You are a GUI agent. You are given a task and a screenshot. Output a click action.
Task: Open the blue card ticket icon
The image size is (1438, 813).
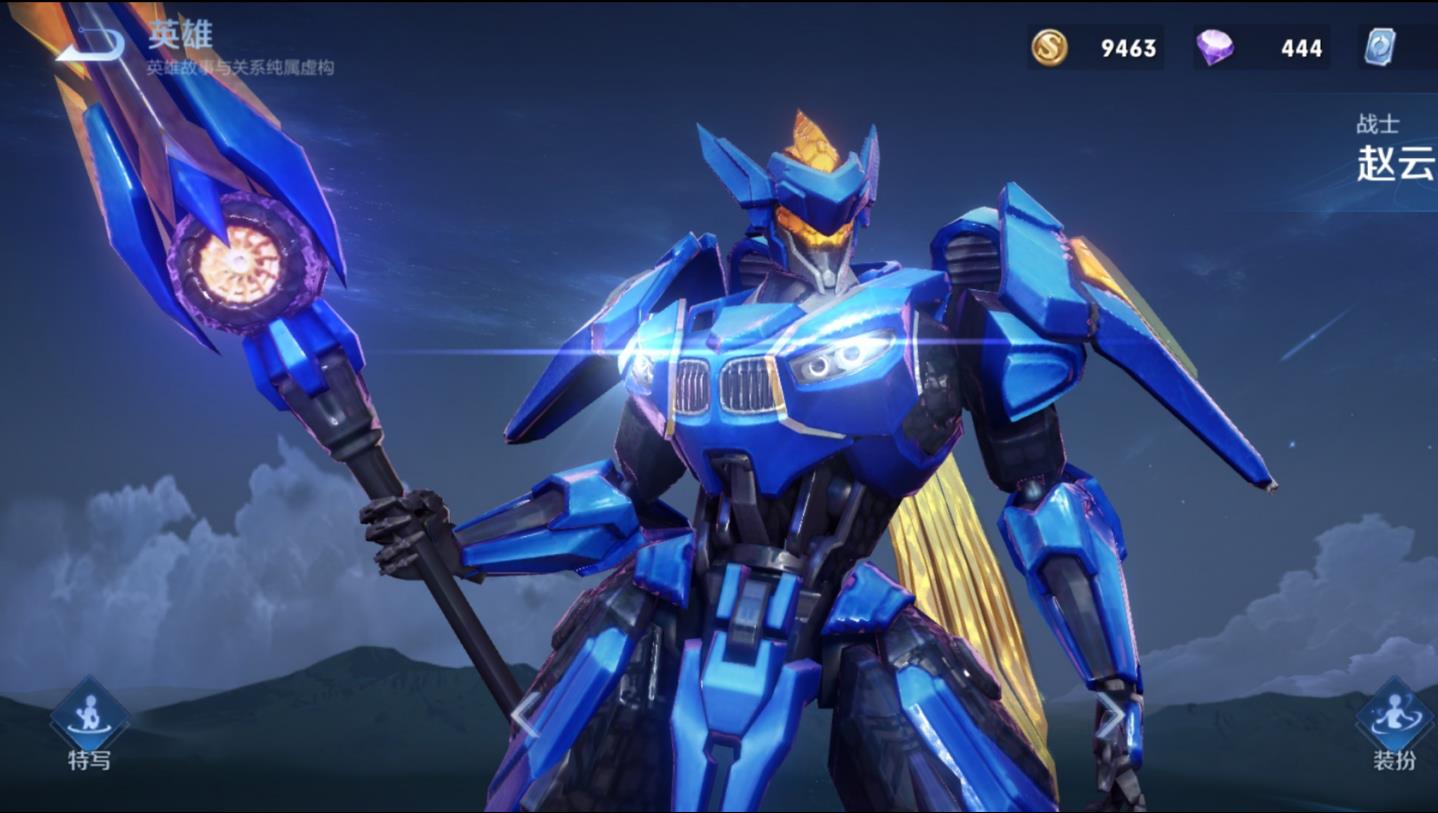click(1381, 47)
